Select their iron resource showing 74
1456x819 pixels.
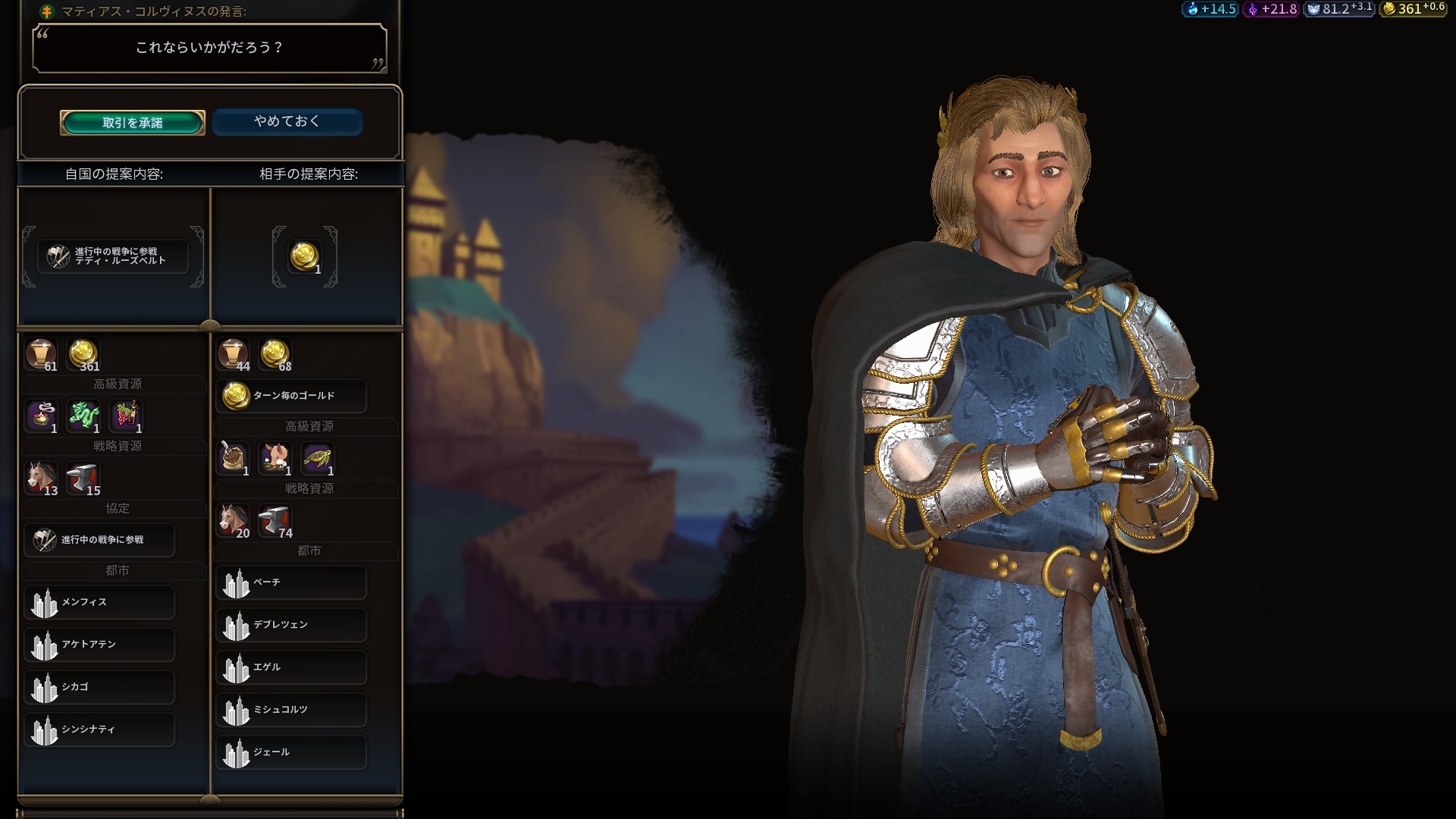tap(275, 520)
